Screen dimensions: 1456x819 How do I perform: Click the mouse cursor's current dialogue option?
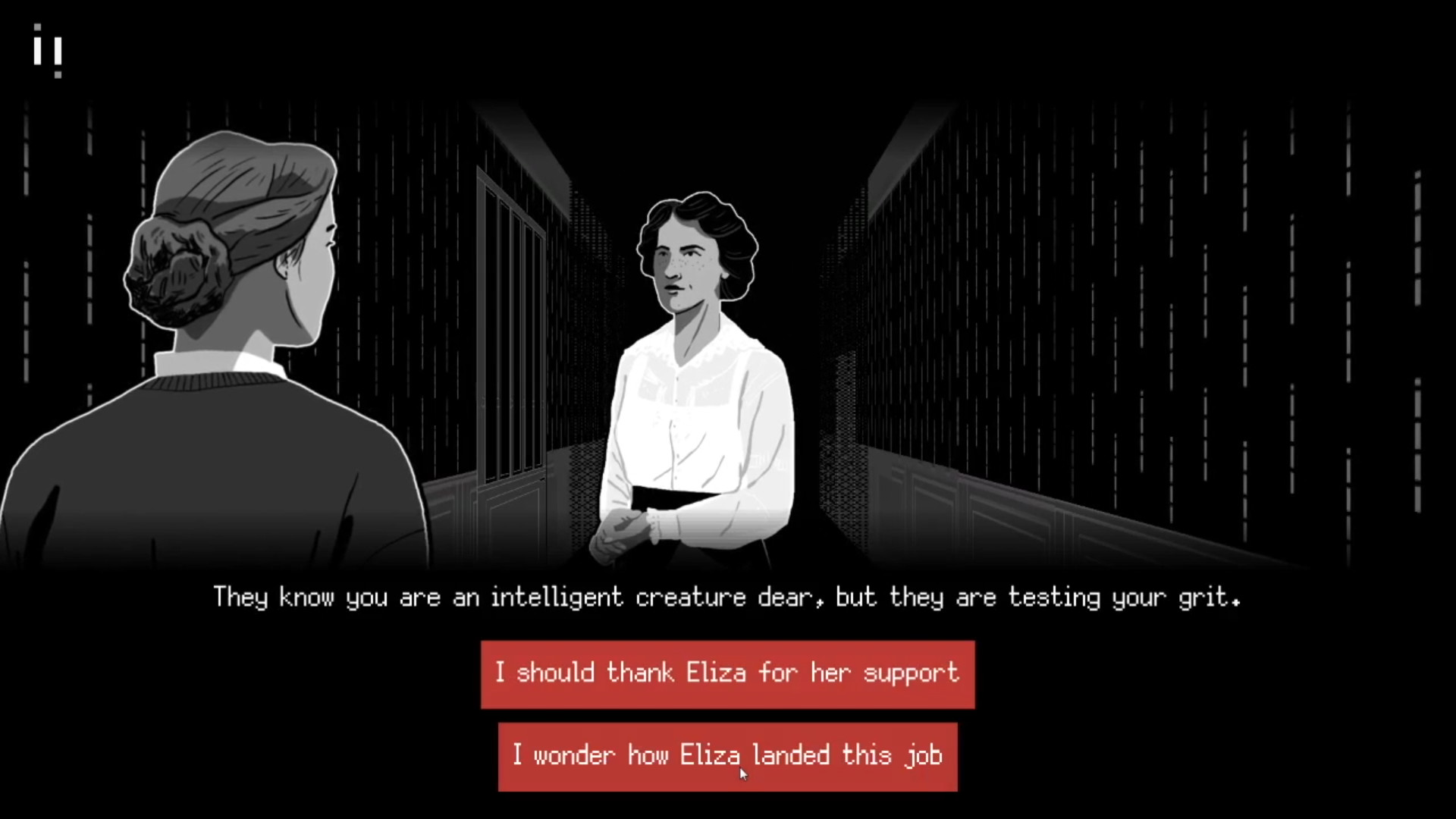point(726,755)
